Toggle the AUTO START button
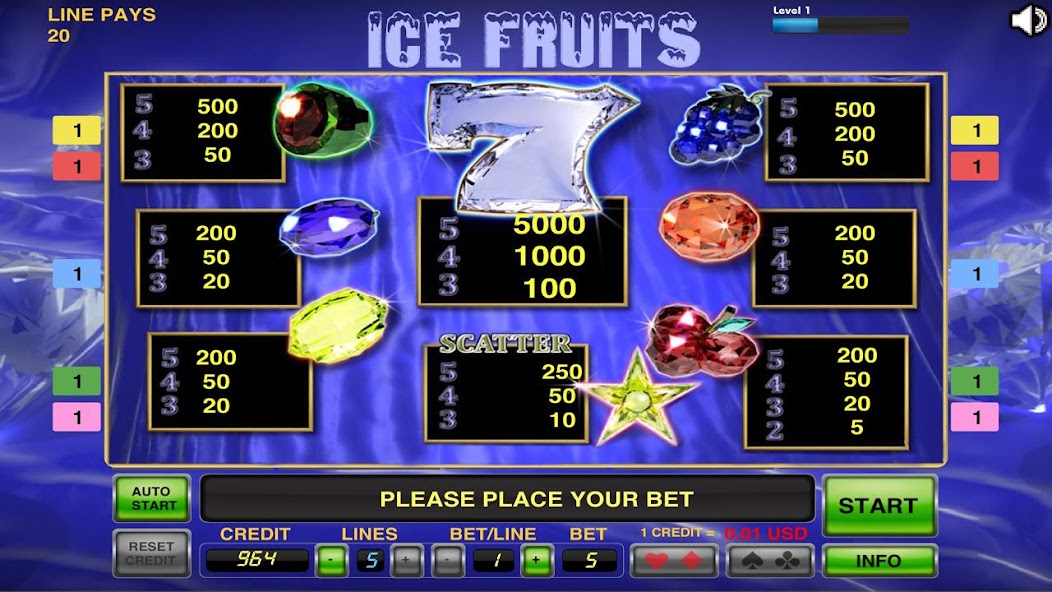This screenshot has width=1052, height=592. (x=151, y=498)
